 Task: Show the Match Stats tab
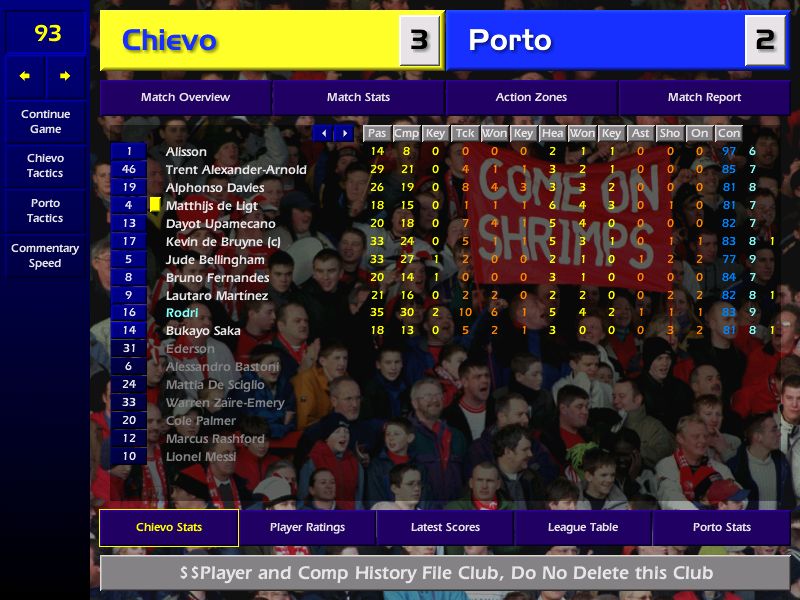[x=358, y=97]
